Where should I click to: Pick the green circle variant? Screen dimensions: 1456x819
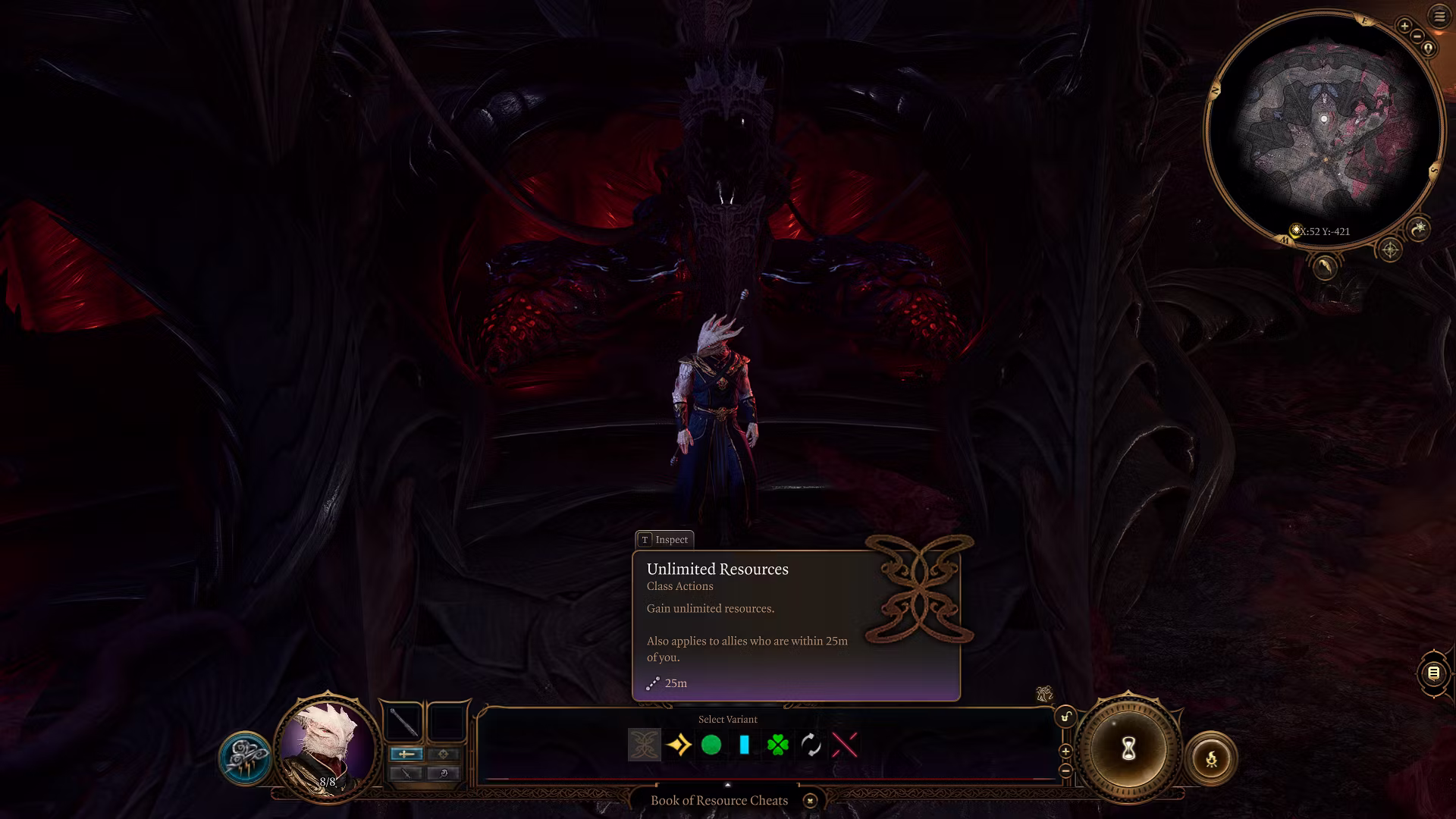[x=711, y=745]
